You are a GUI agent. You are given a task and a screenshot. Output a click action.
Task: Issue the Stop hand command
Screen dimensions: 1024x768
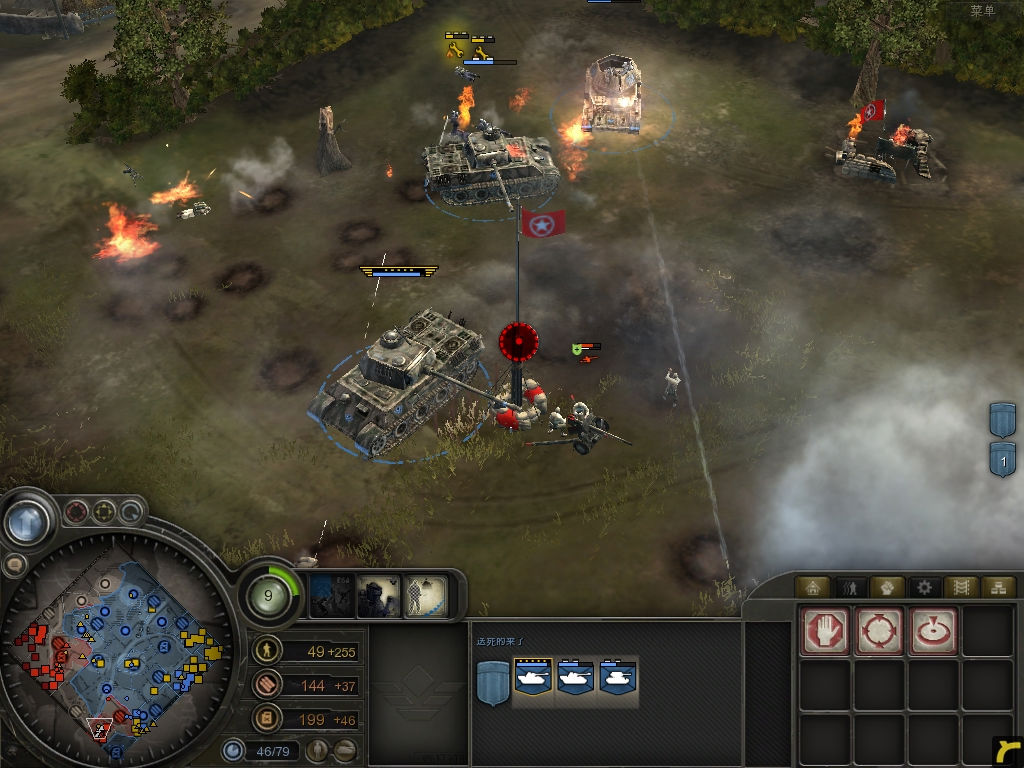point(824,631)
